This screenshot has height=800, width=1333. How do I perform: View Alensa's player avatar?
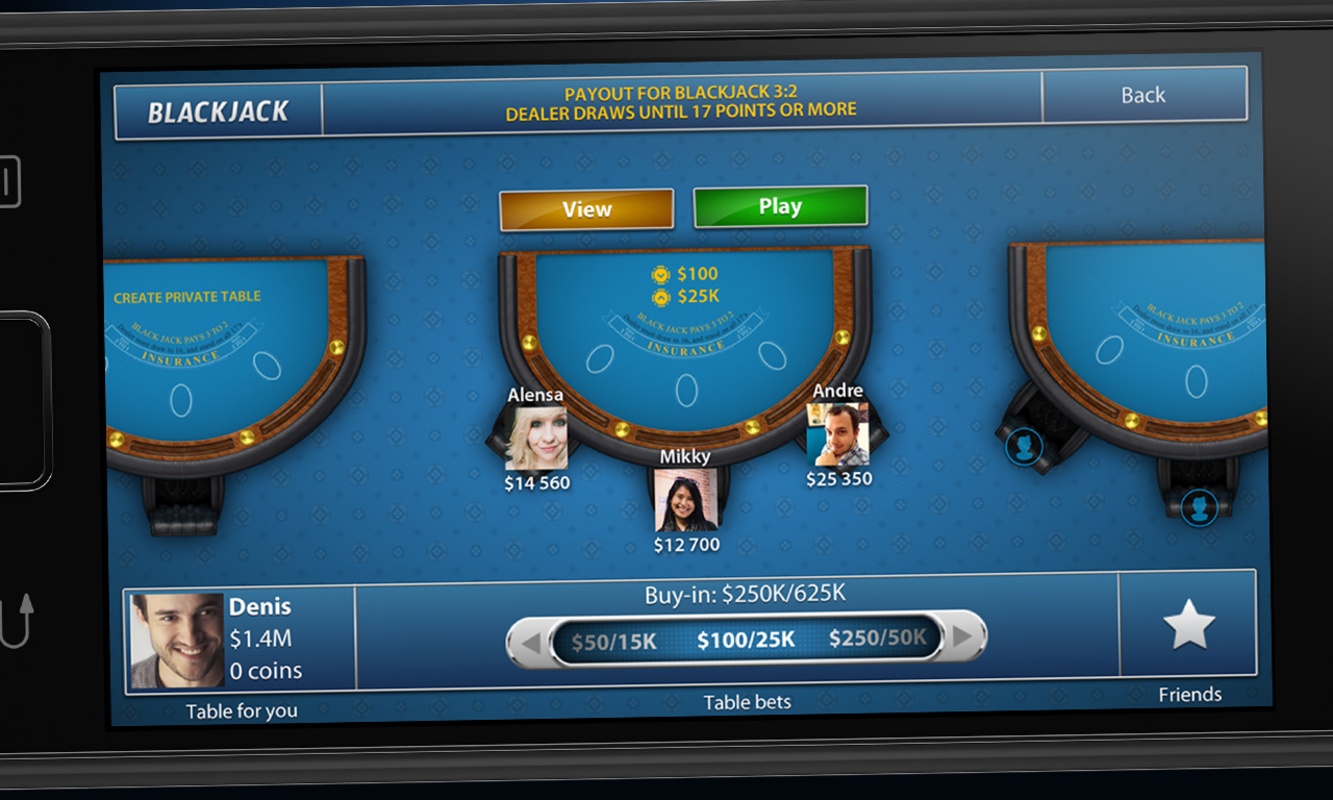536,438
